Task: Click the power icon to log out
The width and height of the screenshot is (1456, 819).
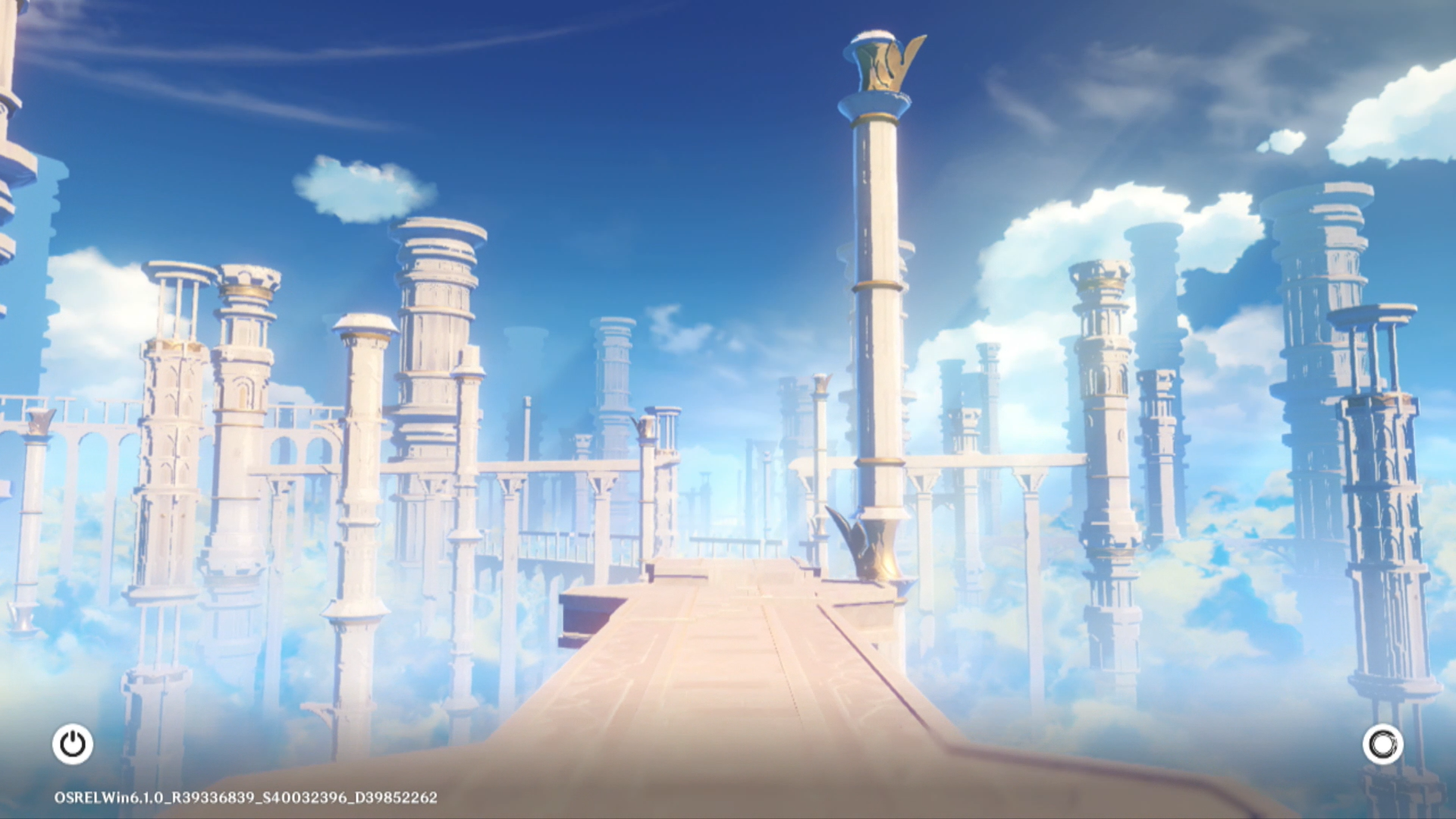Action: [x=73, y=744]
